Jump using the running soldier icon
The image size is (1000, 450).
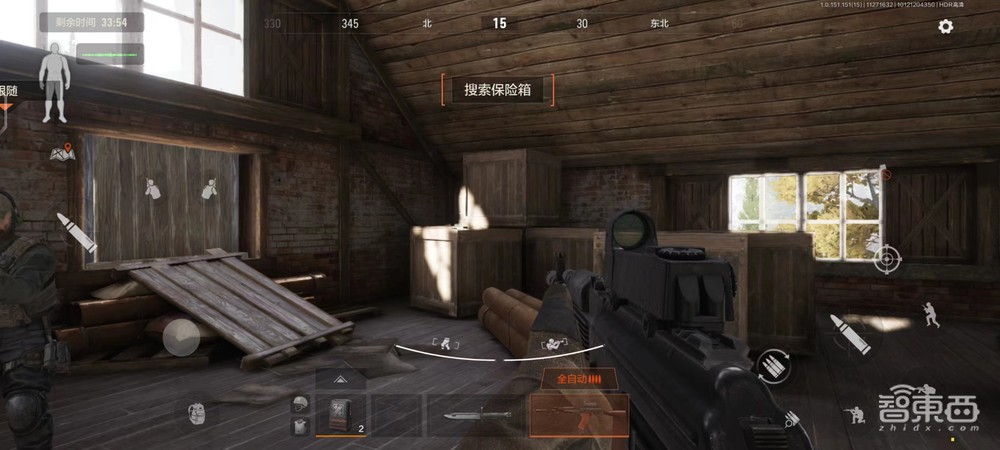point(931,317)
